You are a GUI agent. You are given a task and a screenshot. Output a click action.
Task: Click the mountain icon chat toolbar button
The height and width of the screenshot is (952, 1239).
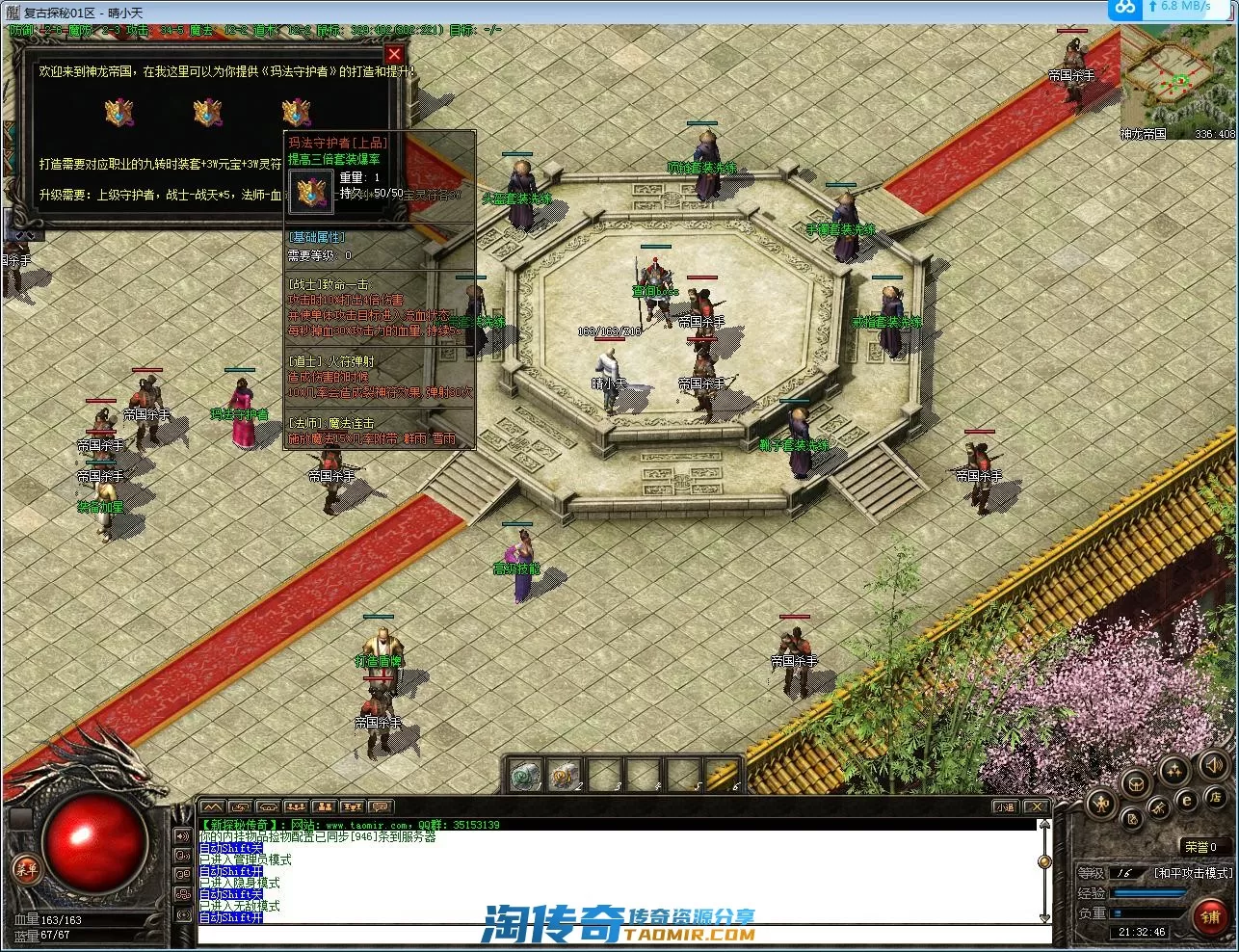pyautogui.click(x=212, y=807)
